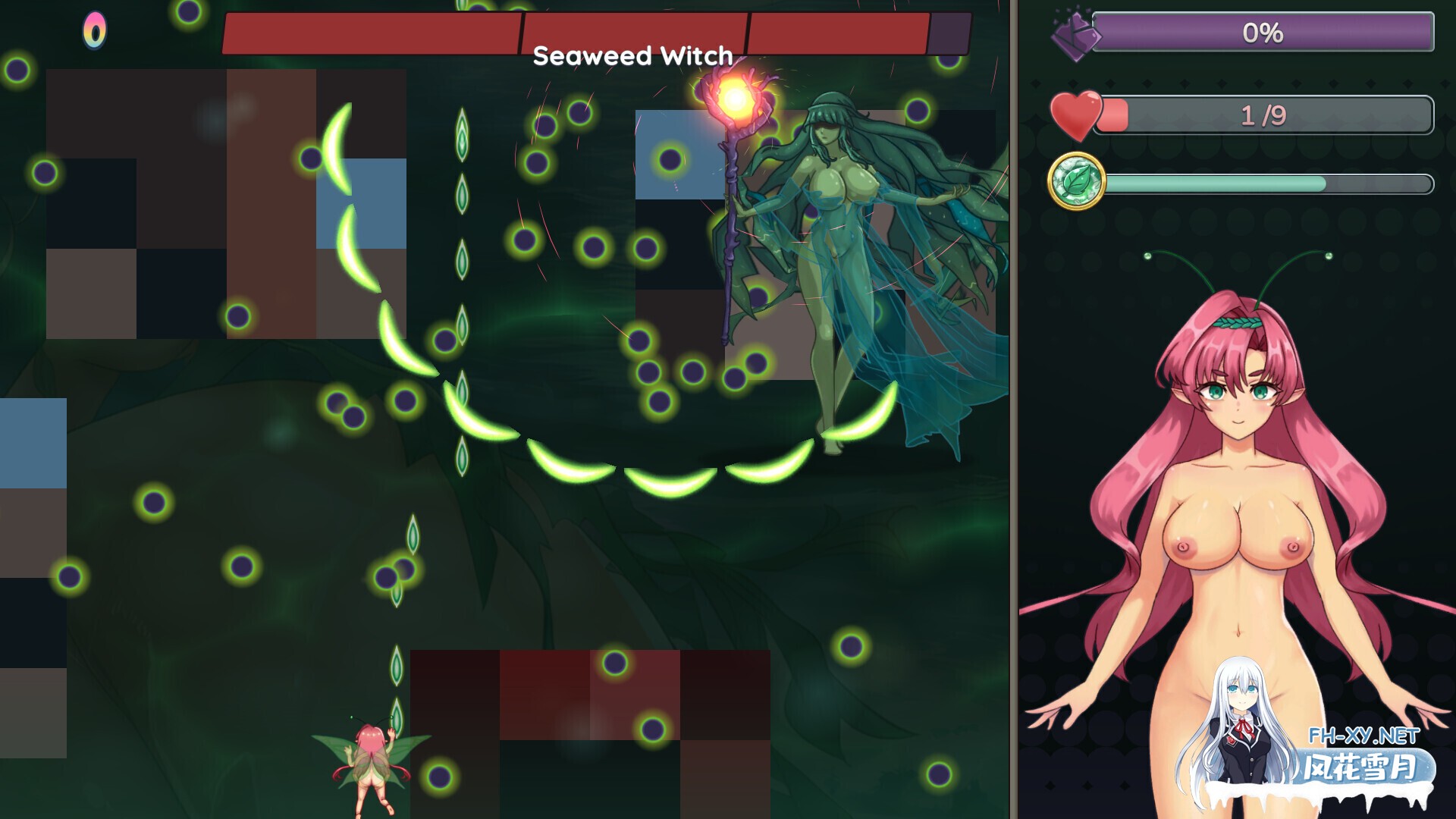
Task: Click the Seaweed Witch name label
Action: 632,56
